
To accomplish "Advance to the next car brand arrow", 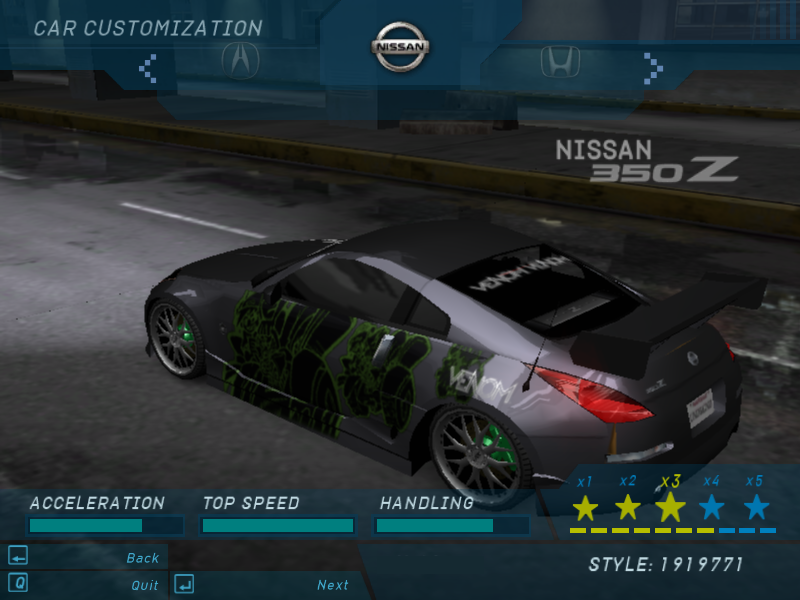I will 653,68.
